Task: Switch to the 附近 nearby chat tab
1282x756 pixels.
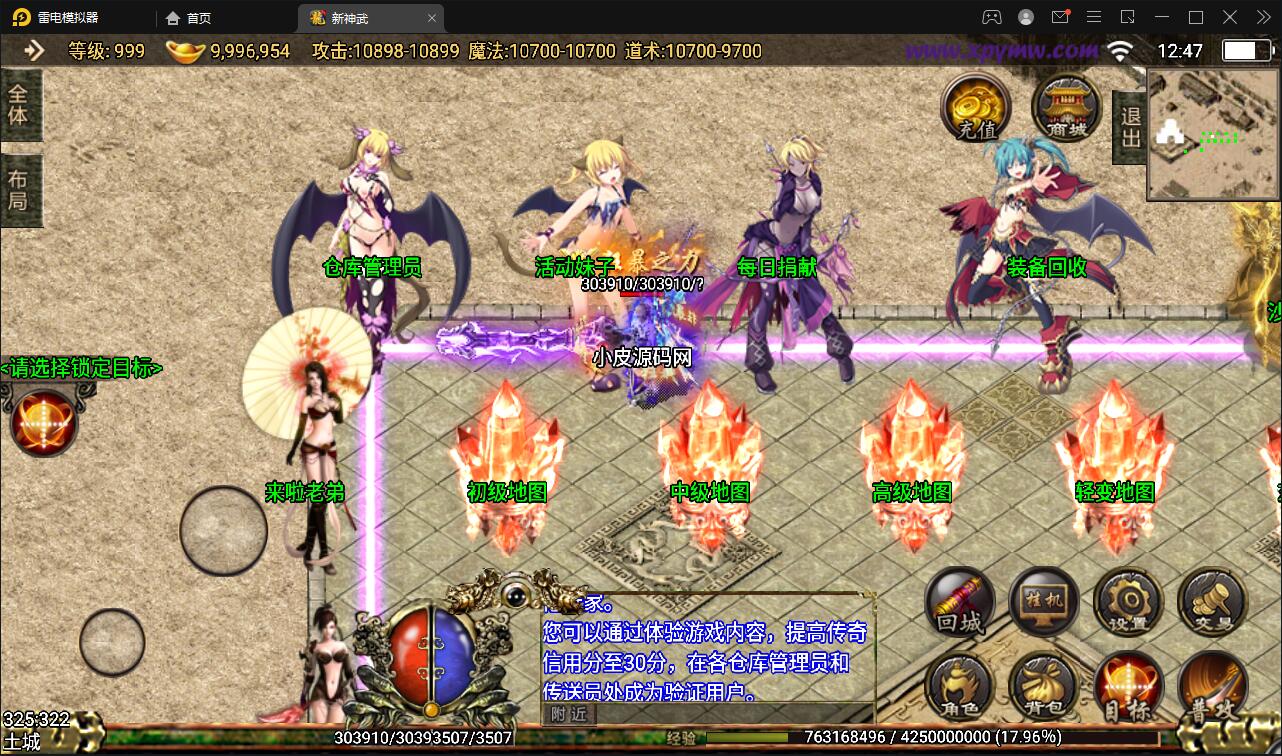Action: [x=569, y=713]
